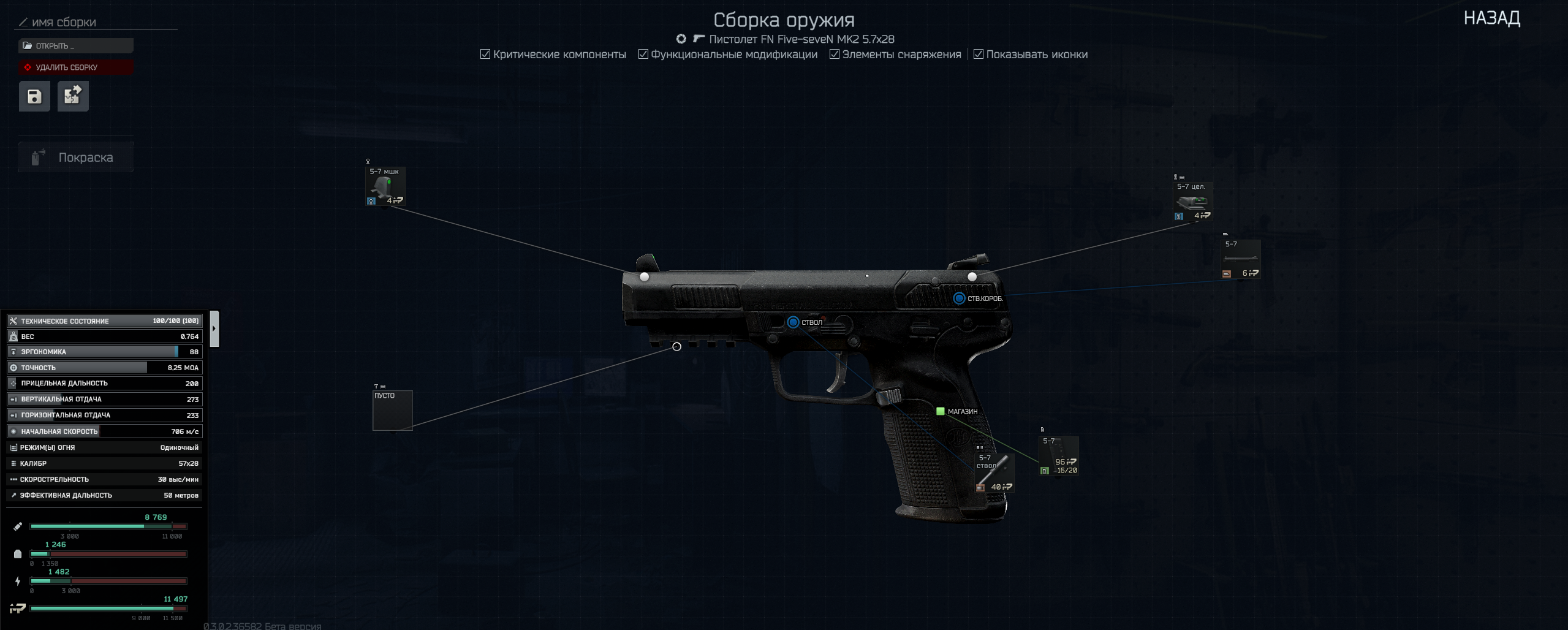Toggle Критические компоненты checkbox
This screenshot has height=630, width=1568.
click(485, 55)
